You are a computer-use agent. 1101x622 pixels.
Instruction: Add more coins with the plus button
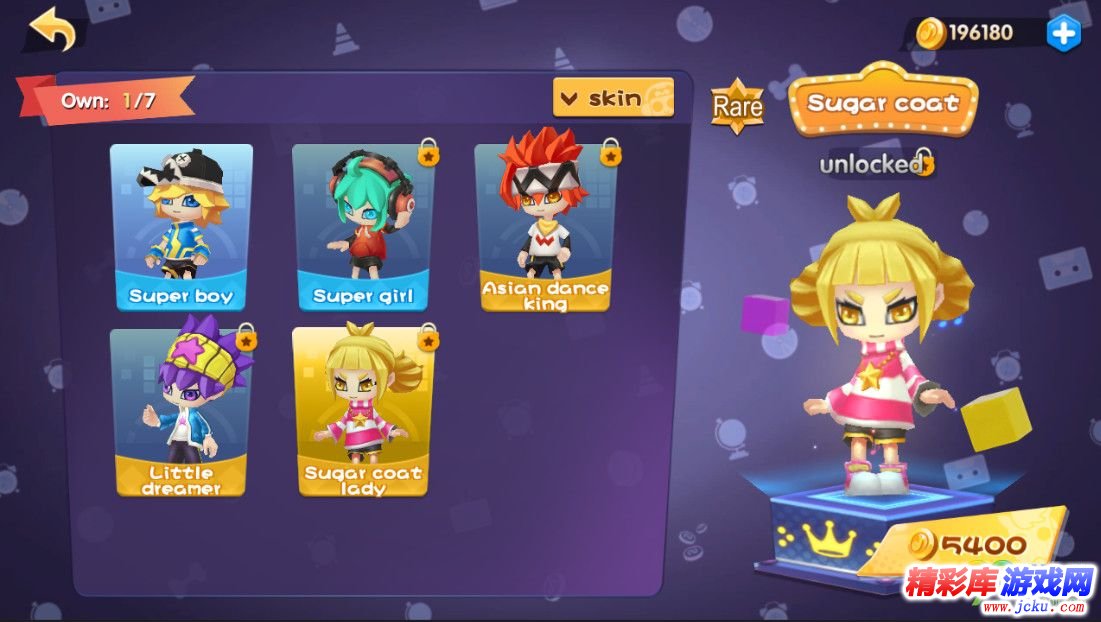coord(1062,33)
